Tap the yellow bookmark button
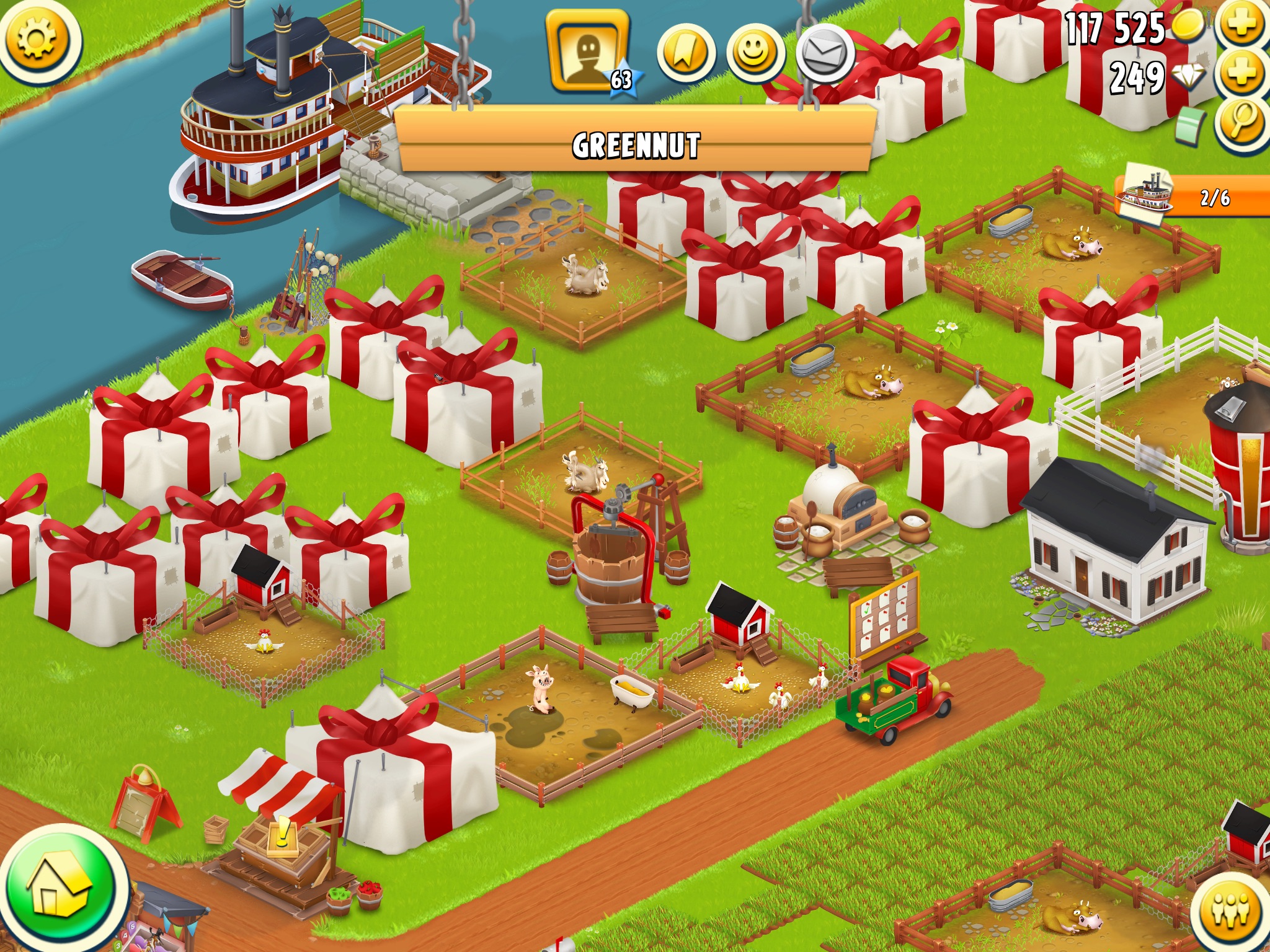 685,54
